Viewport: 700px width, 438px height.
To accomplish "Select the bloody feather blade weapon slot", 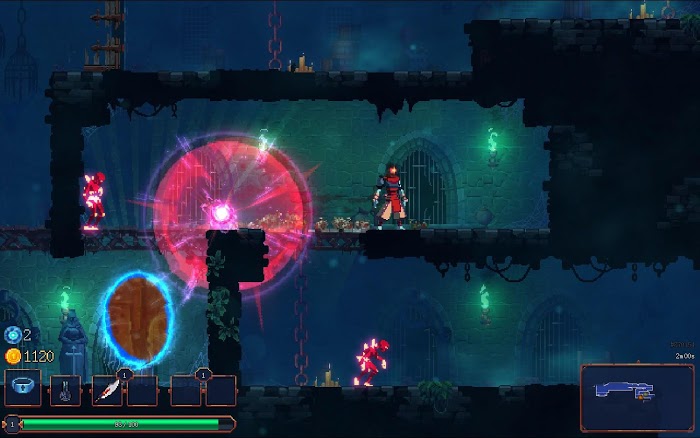I will (107, 390).
